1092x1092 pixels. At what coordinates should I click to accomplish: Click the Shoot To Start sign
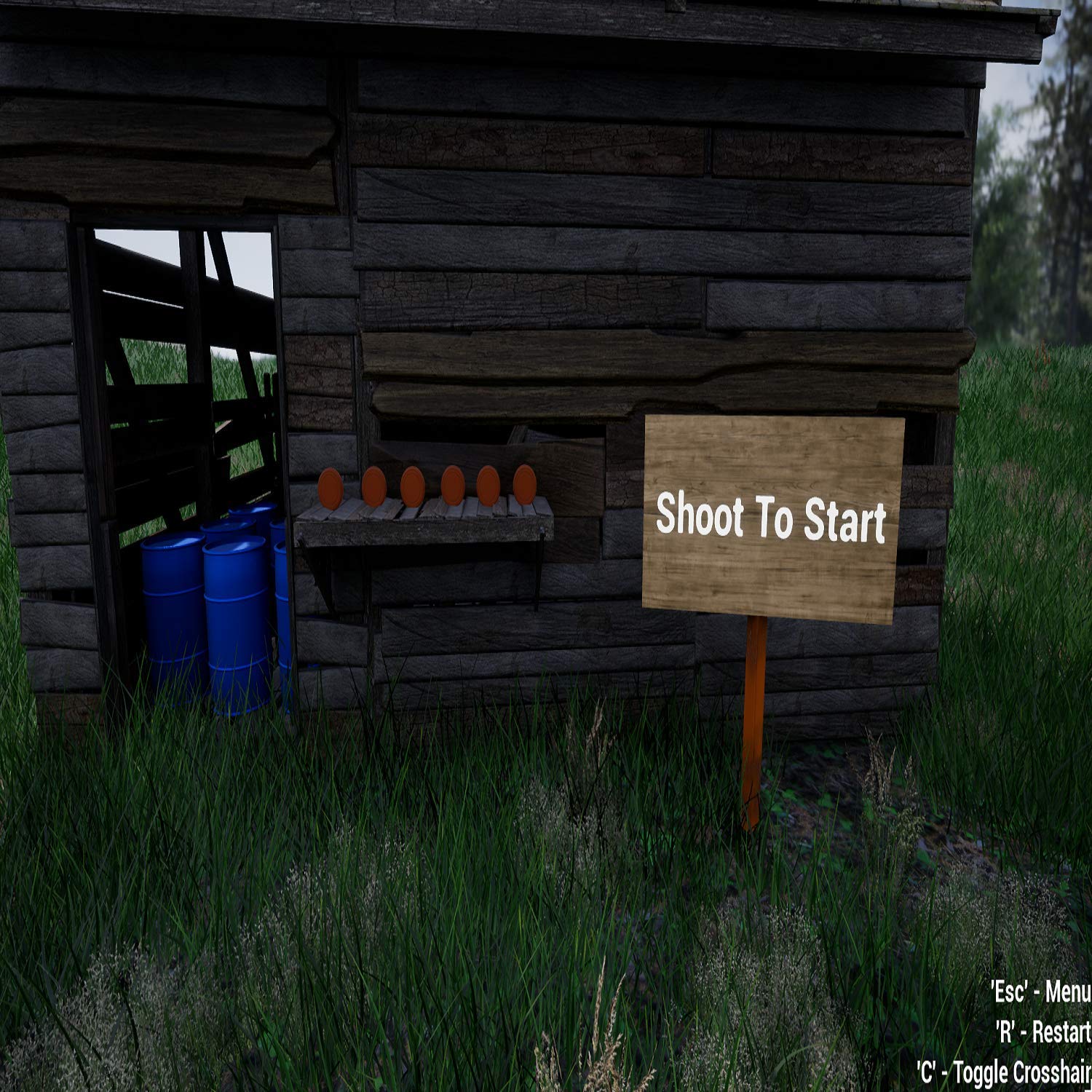coord(772,518)
